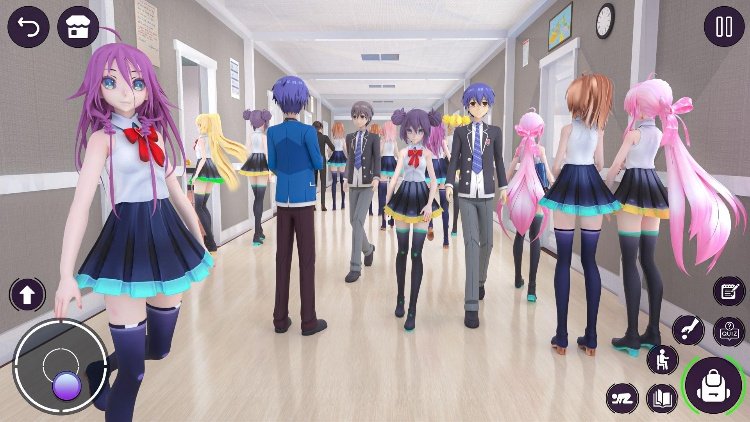Viewport: 750px width, 422px height.
Task: Open the notepad tasks icon
Action: click(729, 291)
